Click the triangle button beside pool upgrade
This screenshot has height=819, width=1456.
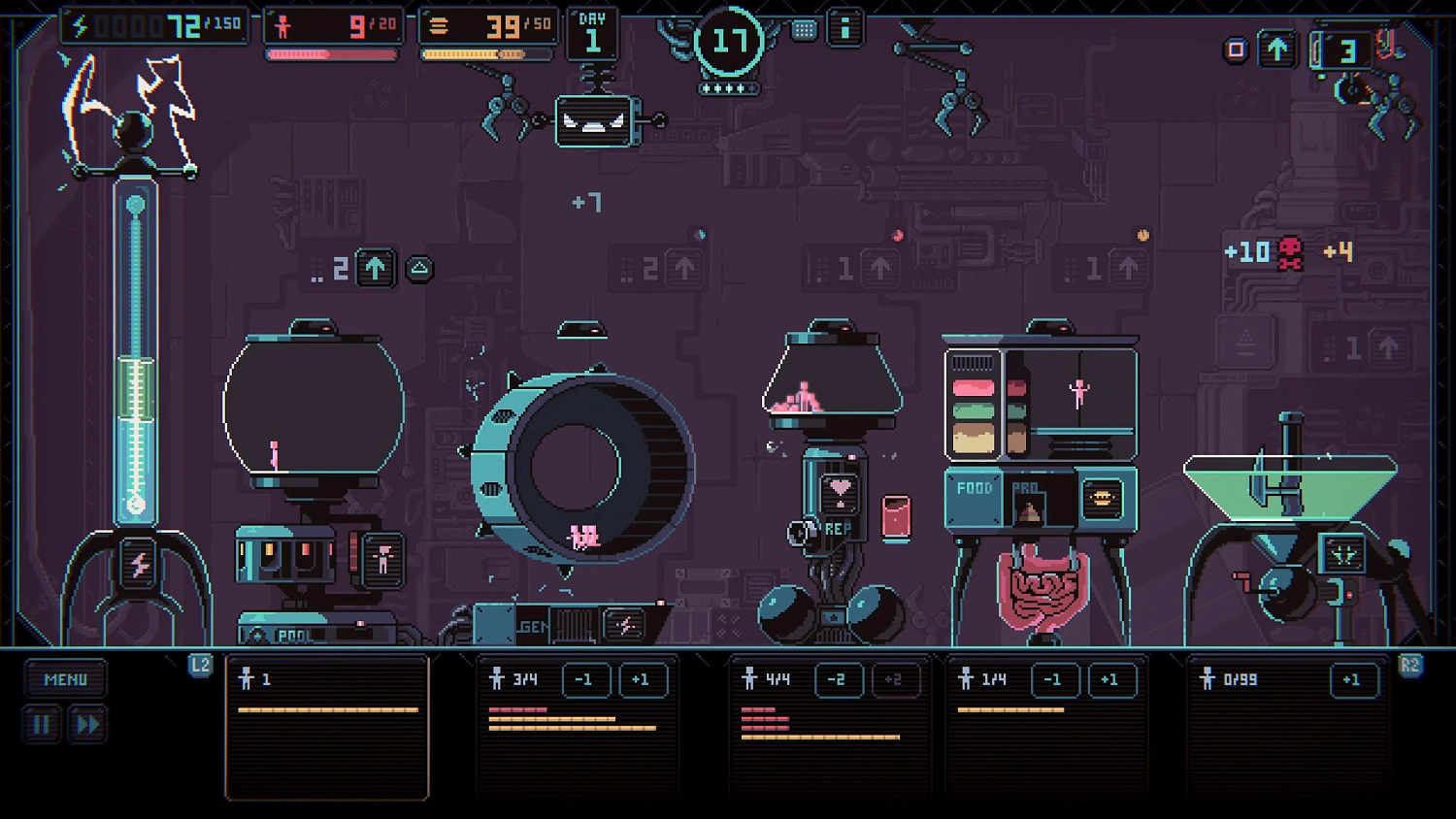tap(419, 269)
